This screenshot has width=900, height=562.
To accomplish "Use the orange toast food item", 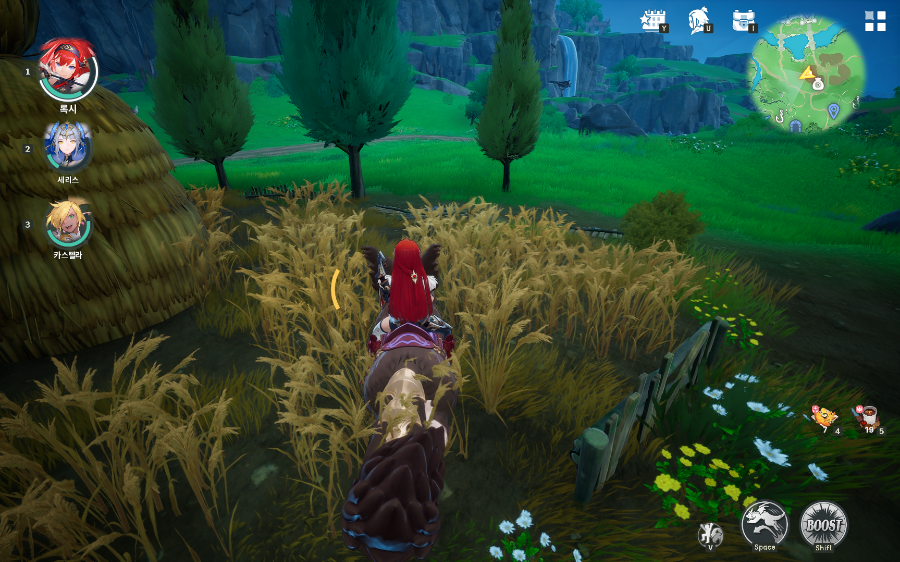I will (823, 416).
